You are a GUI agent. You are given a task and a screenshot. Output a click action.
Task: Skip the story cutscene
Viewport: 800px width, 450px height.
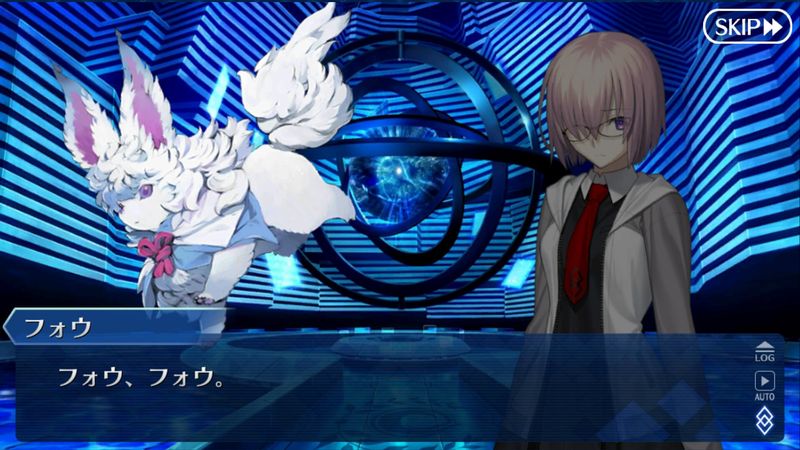747,27
